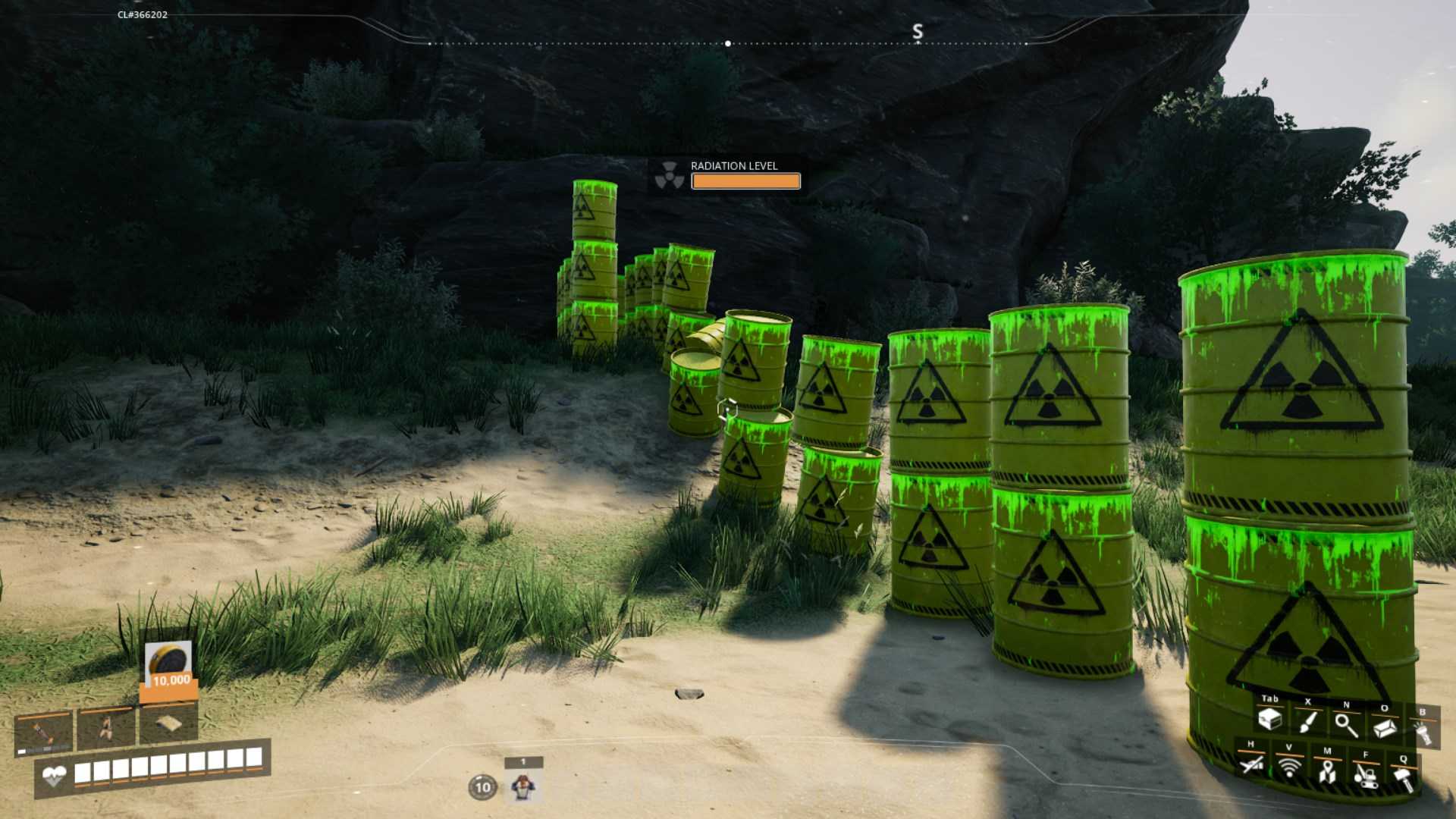Image resolution: width=1456 pixels, height=819 pixels.
Task: Open the building block icon
Action: (x=1385, y=727)
